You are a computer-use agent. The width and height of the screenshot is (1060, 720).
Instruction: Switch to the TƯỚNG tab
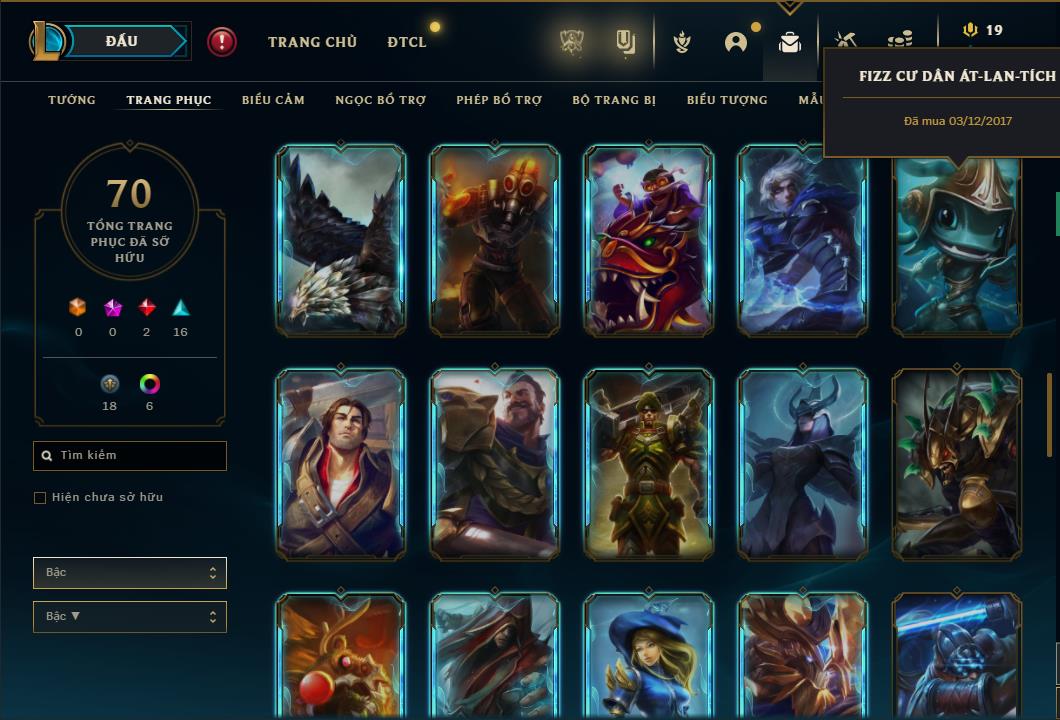click(x=72, y=100)
